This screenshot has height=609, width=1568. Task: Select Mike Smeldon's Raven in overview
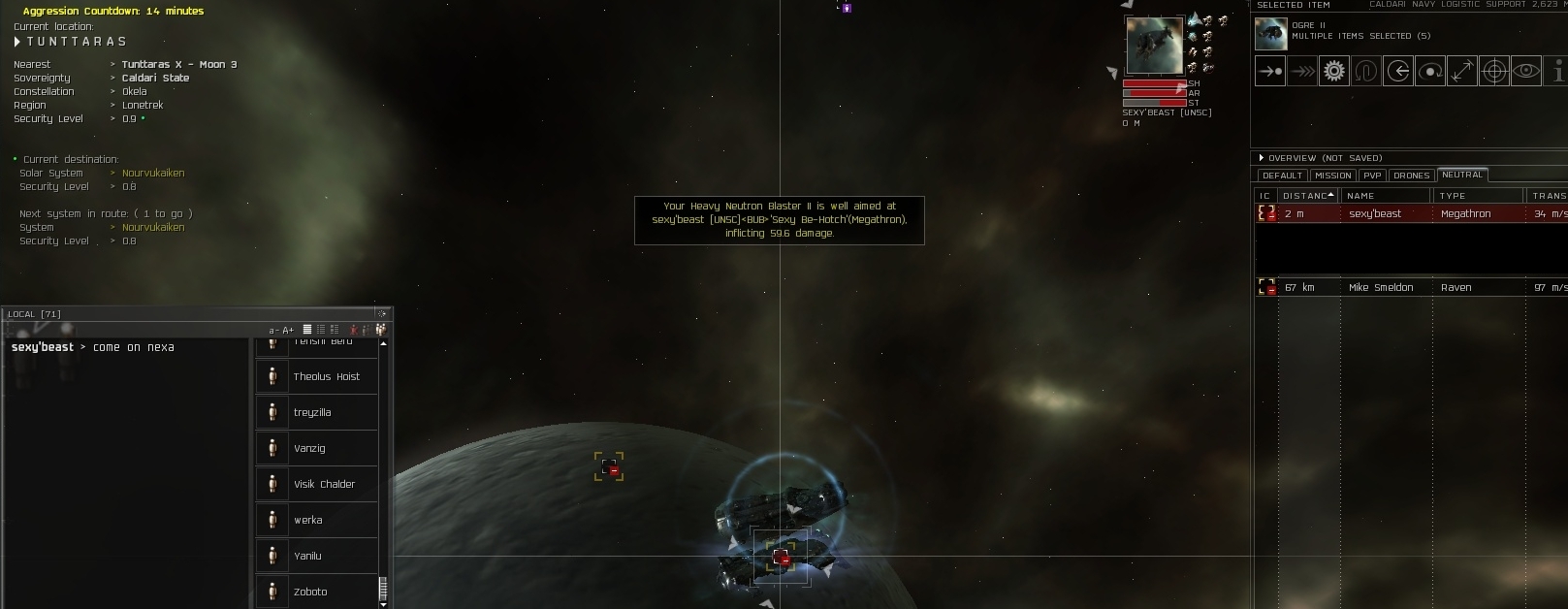[x=1406, y=287]
